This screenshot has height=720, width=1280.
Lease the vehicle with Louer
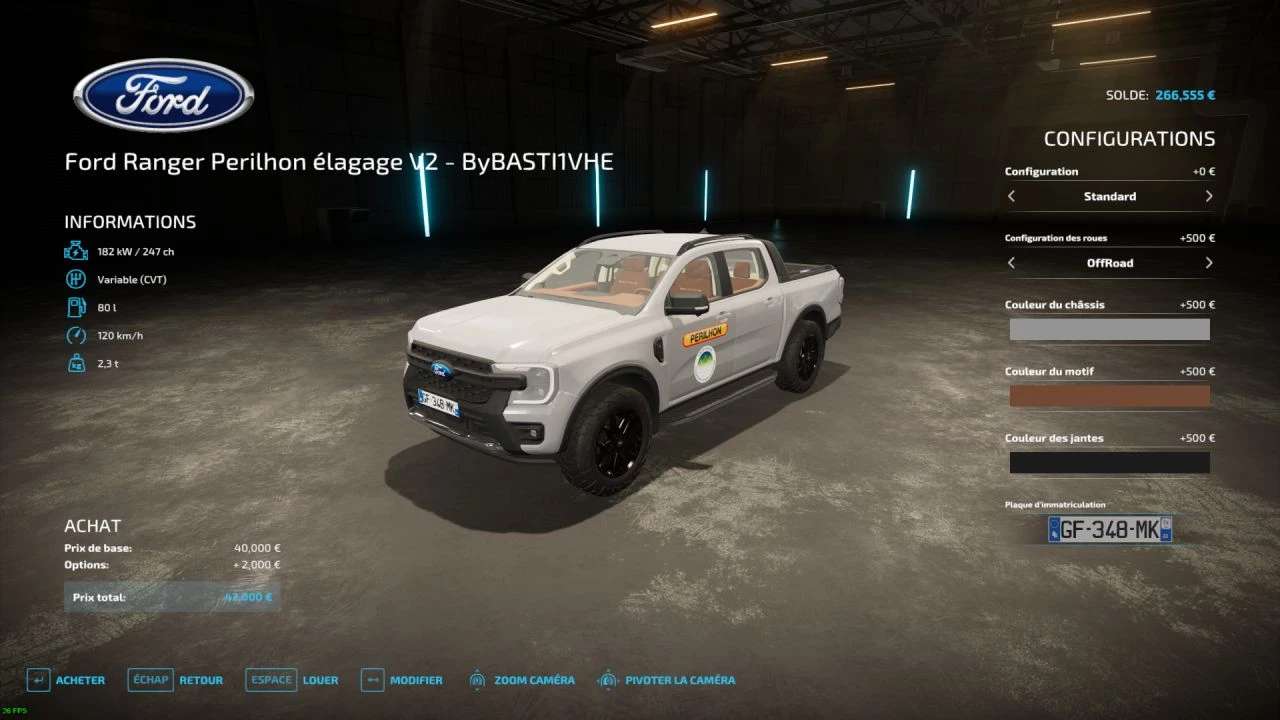(292, 680)
